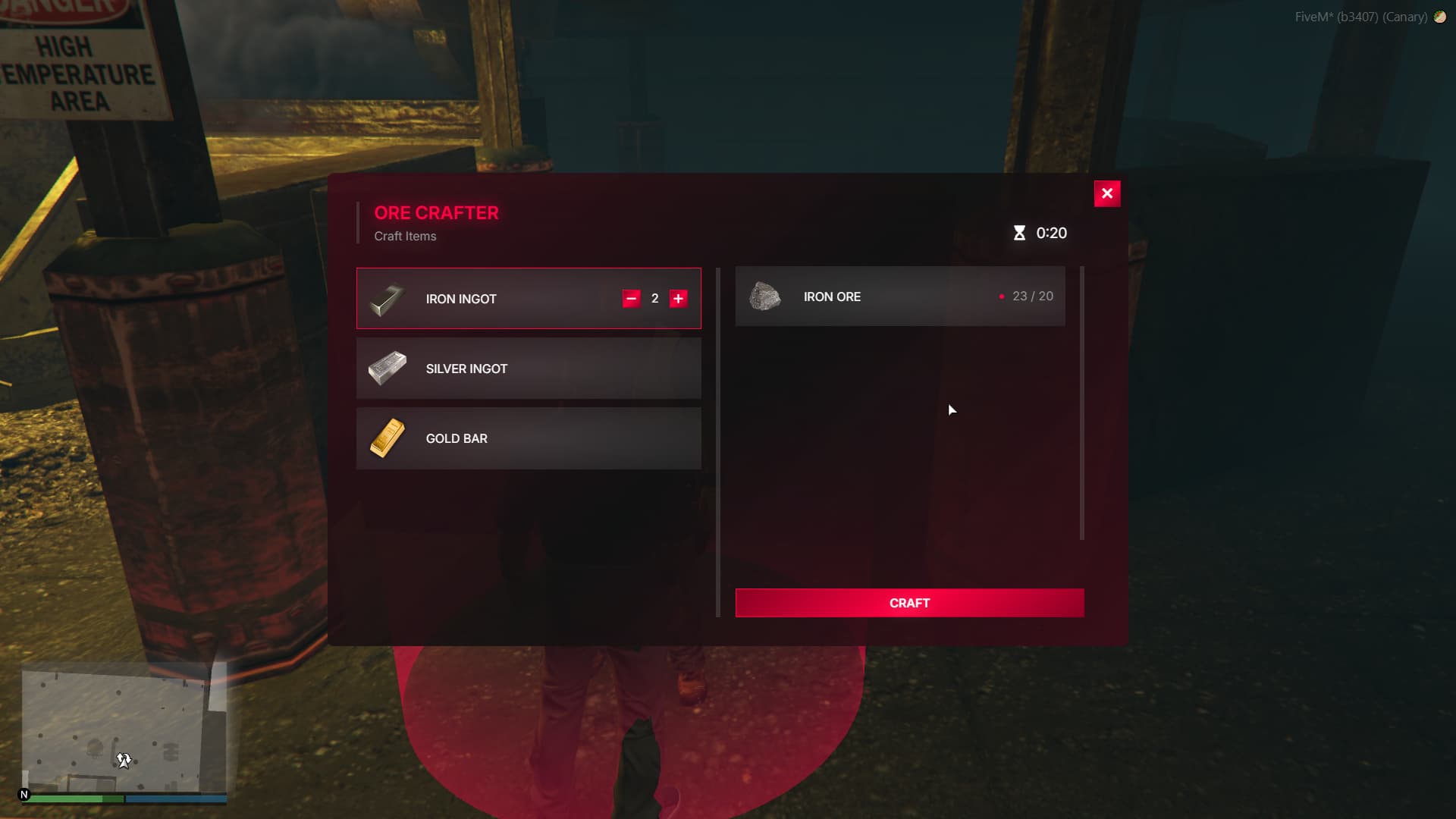Increase Iron Ingot quantity with plus button
The width and height of the screenshot is (1456, 819).
pos(677,299)
